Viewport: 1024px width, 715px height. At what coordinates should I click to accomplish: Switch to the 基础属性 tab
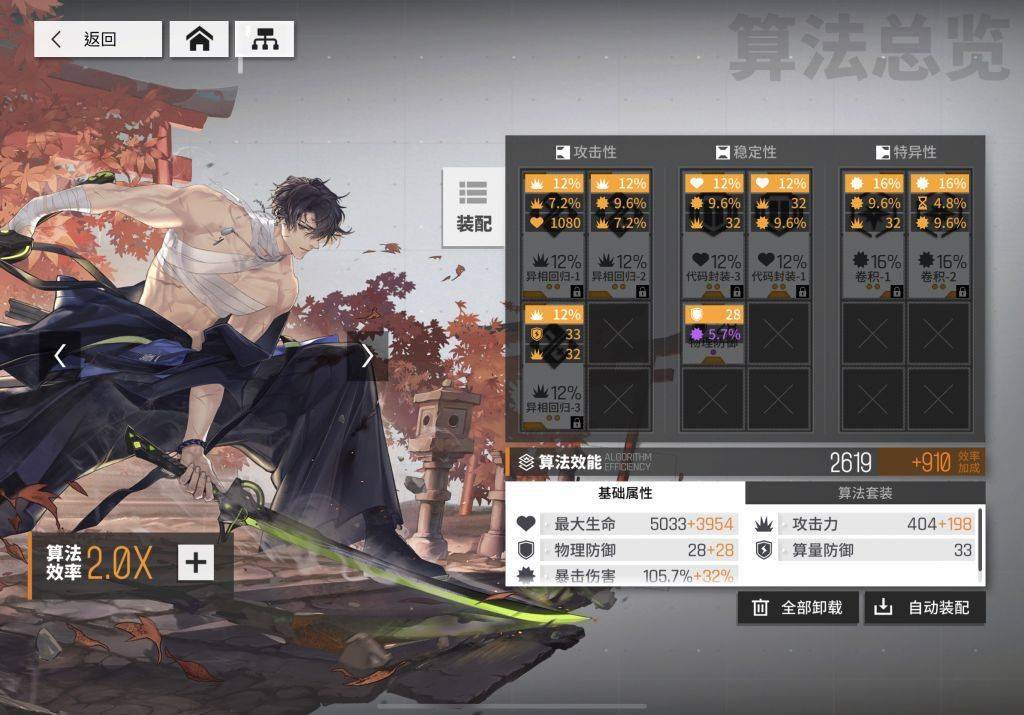625,493
